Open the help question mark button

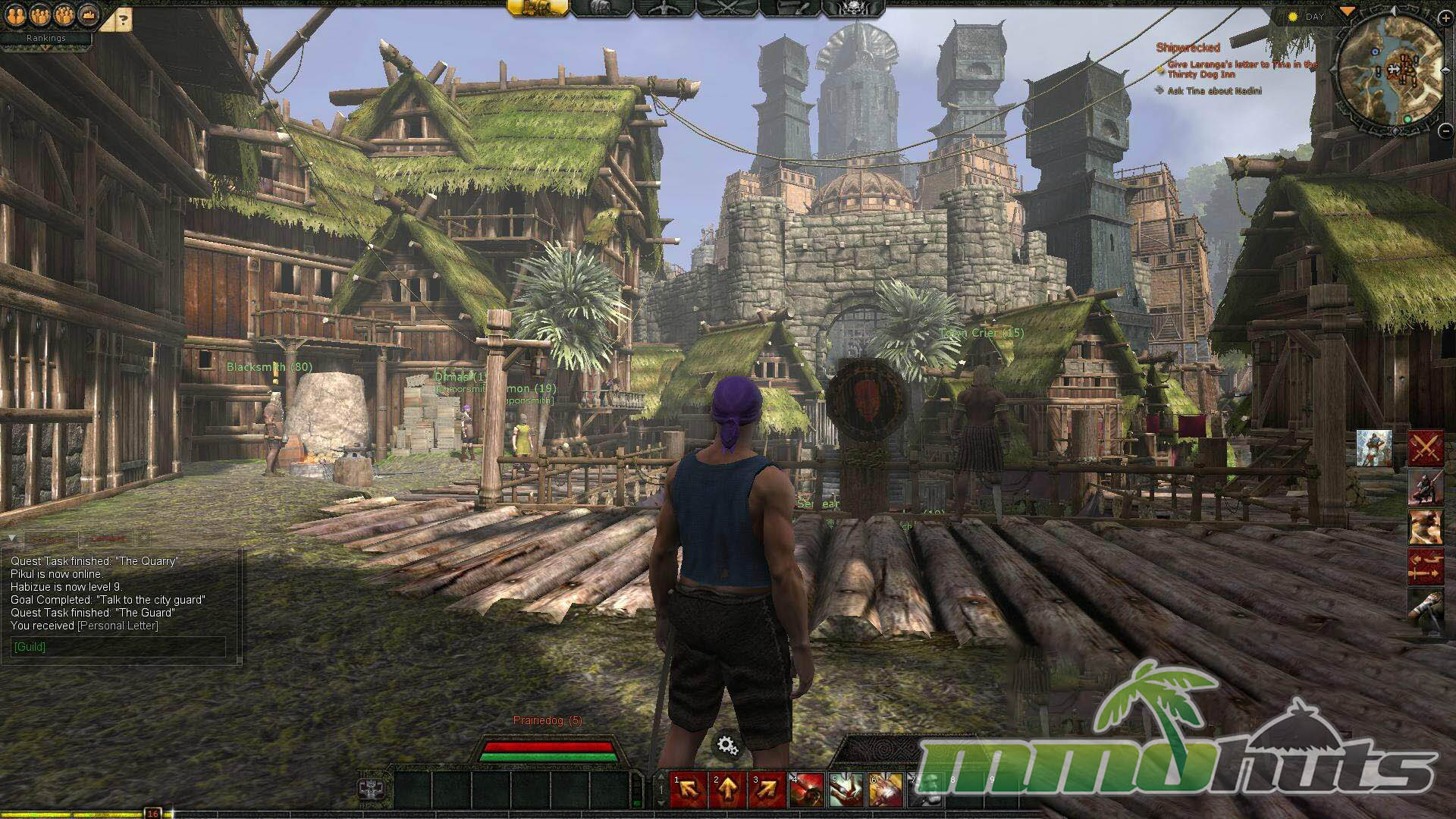(123, 20)
